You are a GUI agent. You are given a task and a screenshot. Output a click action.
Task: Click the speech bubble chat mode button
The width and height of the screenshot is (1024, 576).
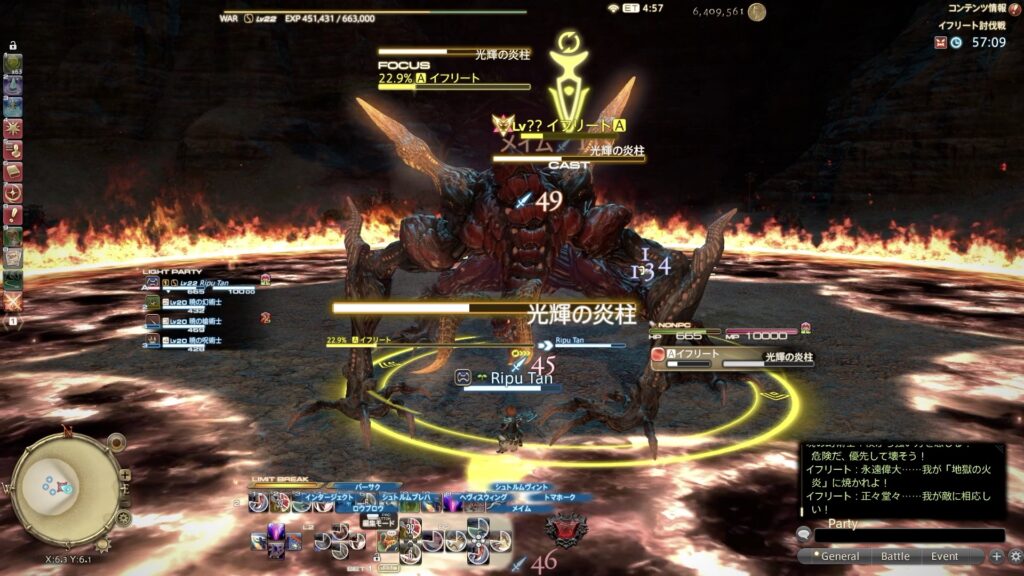pos(804,536)
